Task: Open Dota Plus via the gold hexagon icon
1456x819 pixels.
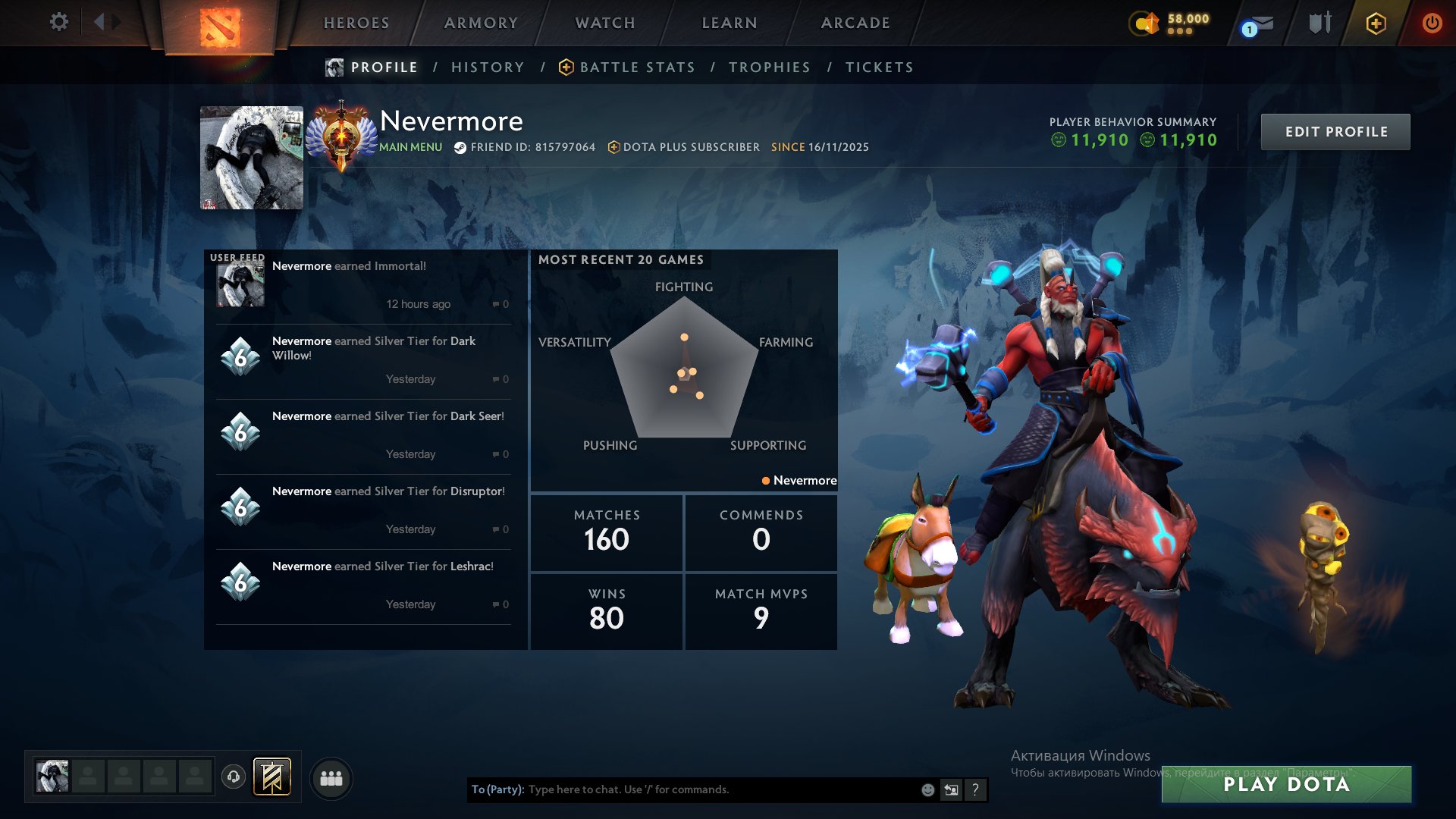Action: (1376, 23)
